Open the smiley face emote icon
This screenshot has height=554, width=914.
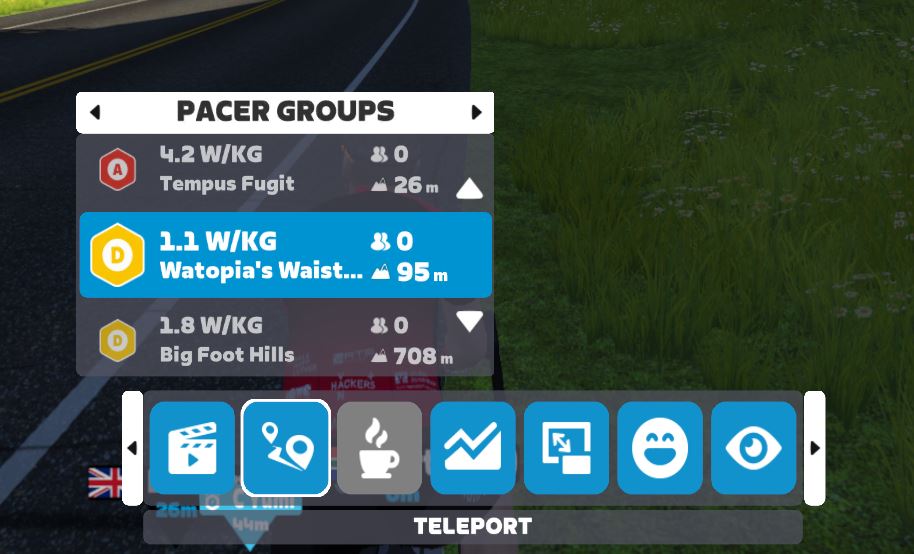660,448
